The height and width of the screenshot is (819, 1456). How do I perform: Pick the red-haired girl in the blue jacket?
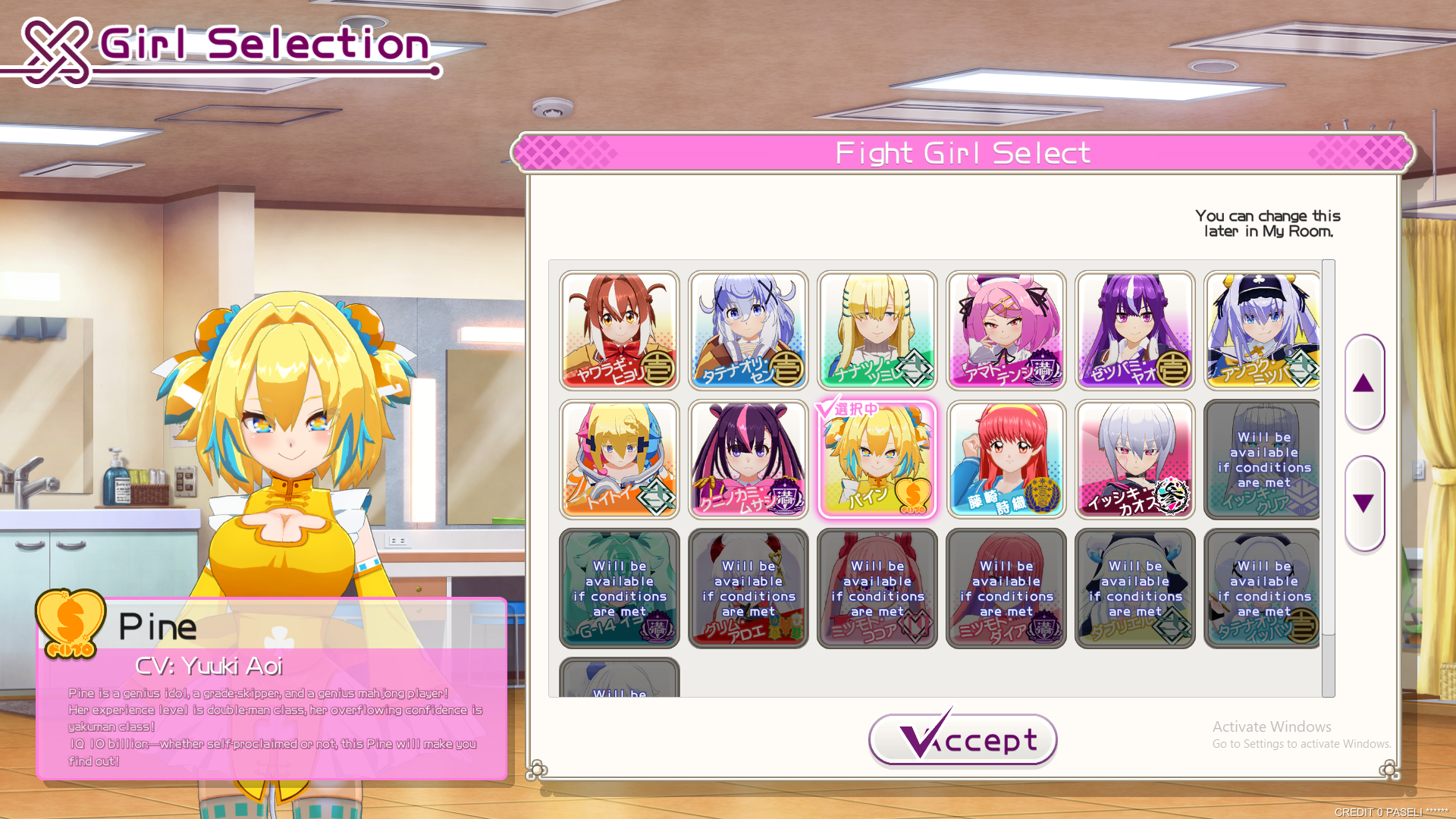point(1006,460)
